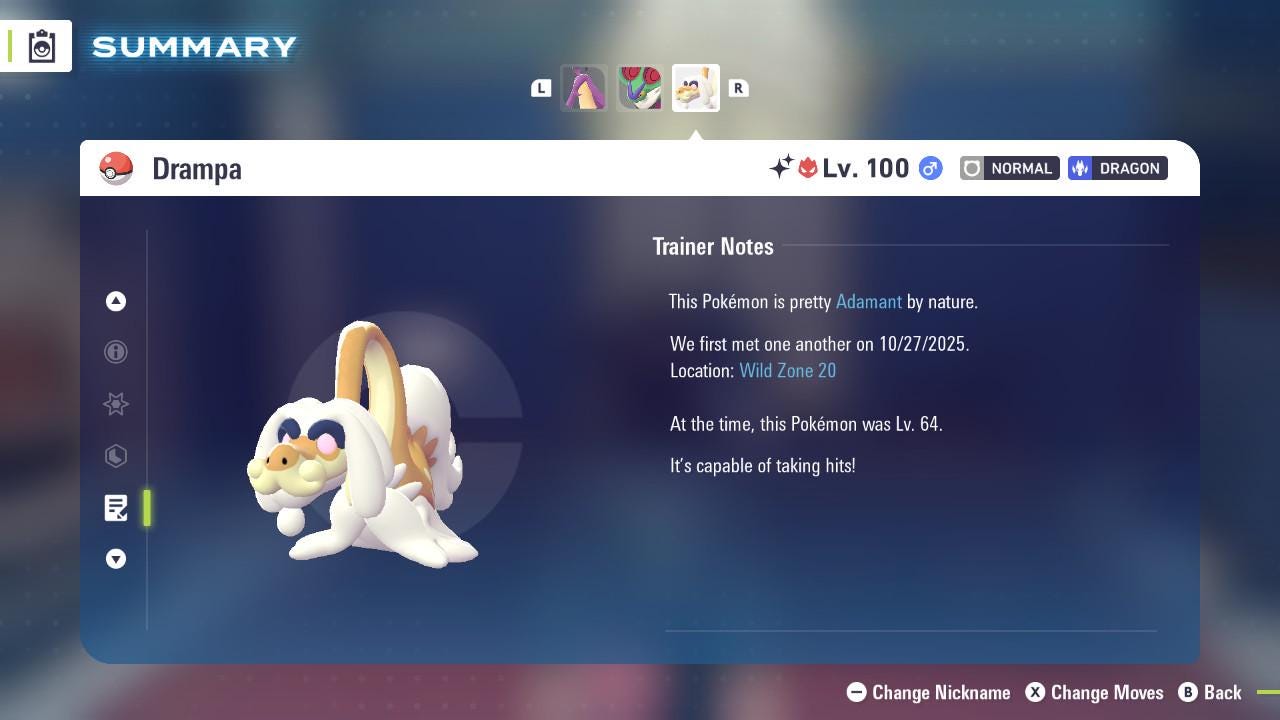Click the DRAGON type badge
Image resolution: width=1280 pixels, height=720 pixels.
[x=1117, y=168]
